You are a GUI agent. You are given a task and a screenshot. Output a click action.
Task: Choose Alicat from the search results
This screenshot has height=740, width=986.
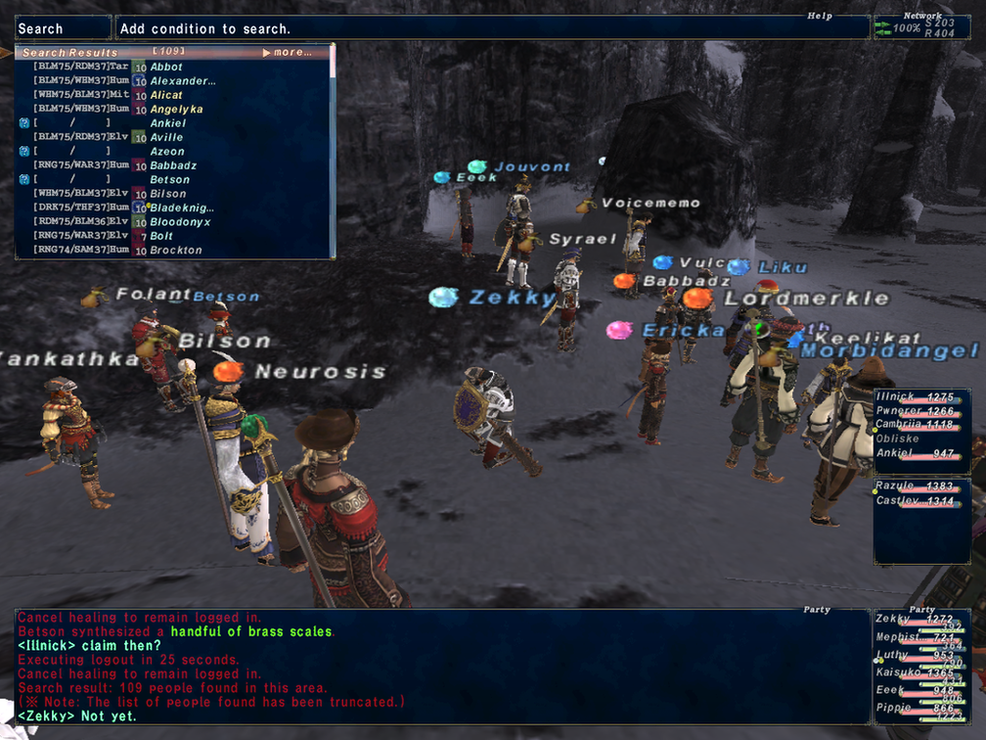pos(166,95)
